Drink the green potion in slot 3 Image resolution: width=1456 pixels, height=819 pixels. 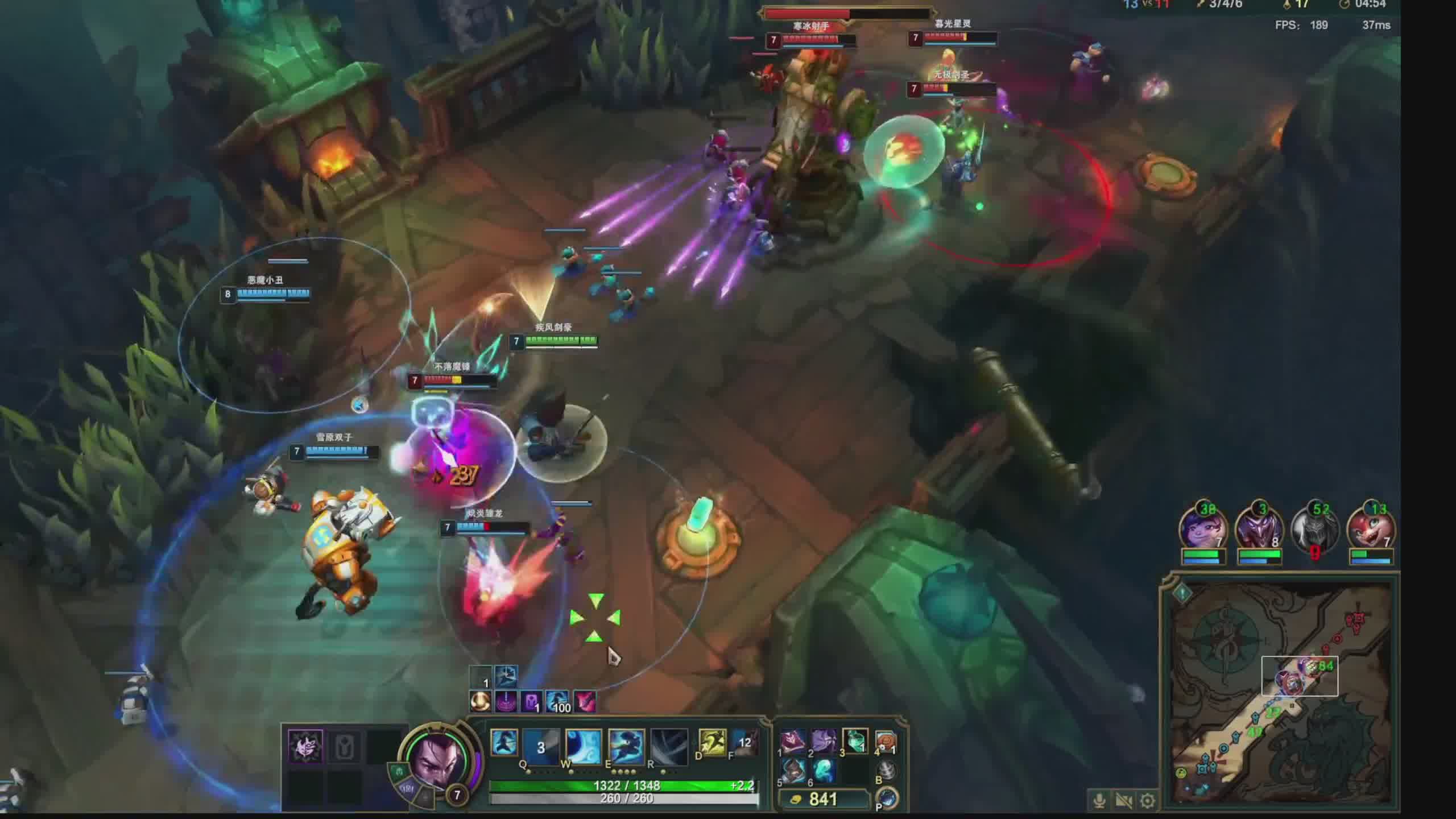click(854, 741)
